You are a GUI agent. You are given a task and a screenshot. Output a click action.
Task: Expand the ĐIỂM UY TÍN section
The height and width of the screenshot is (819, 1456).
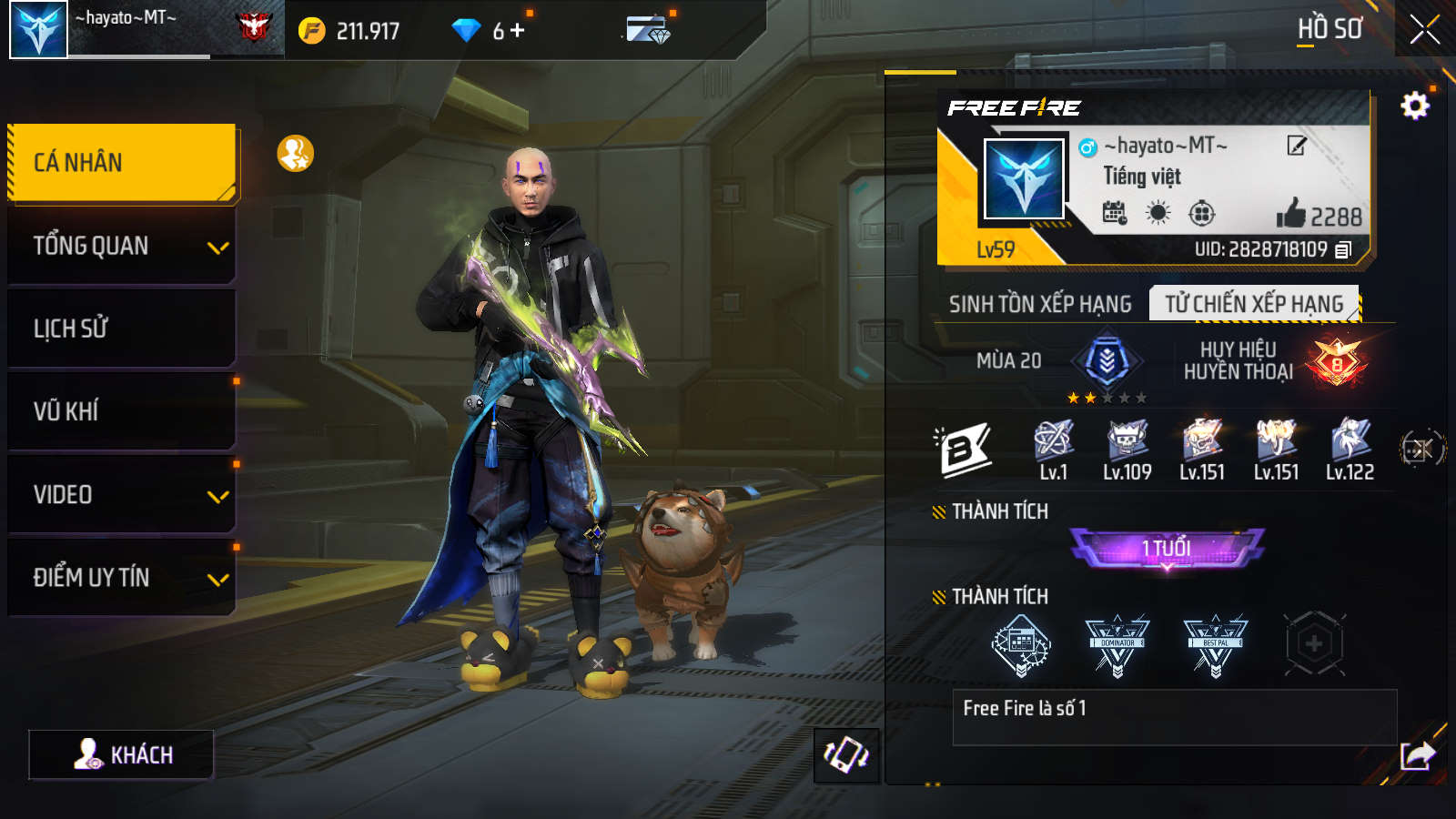coord(122,578)
